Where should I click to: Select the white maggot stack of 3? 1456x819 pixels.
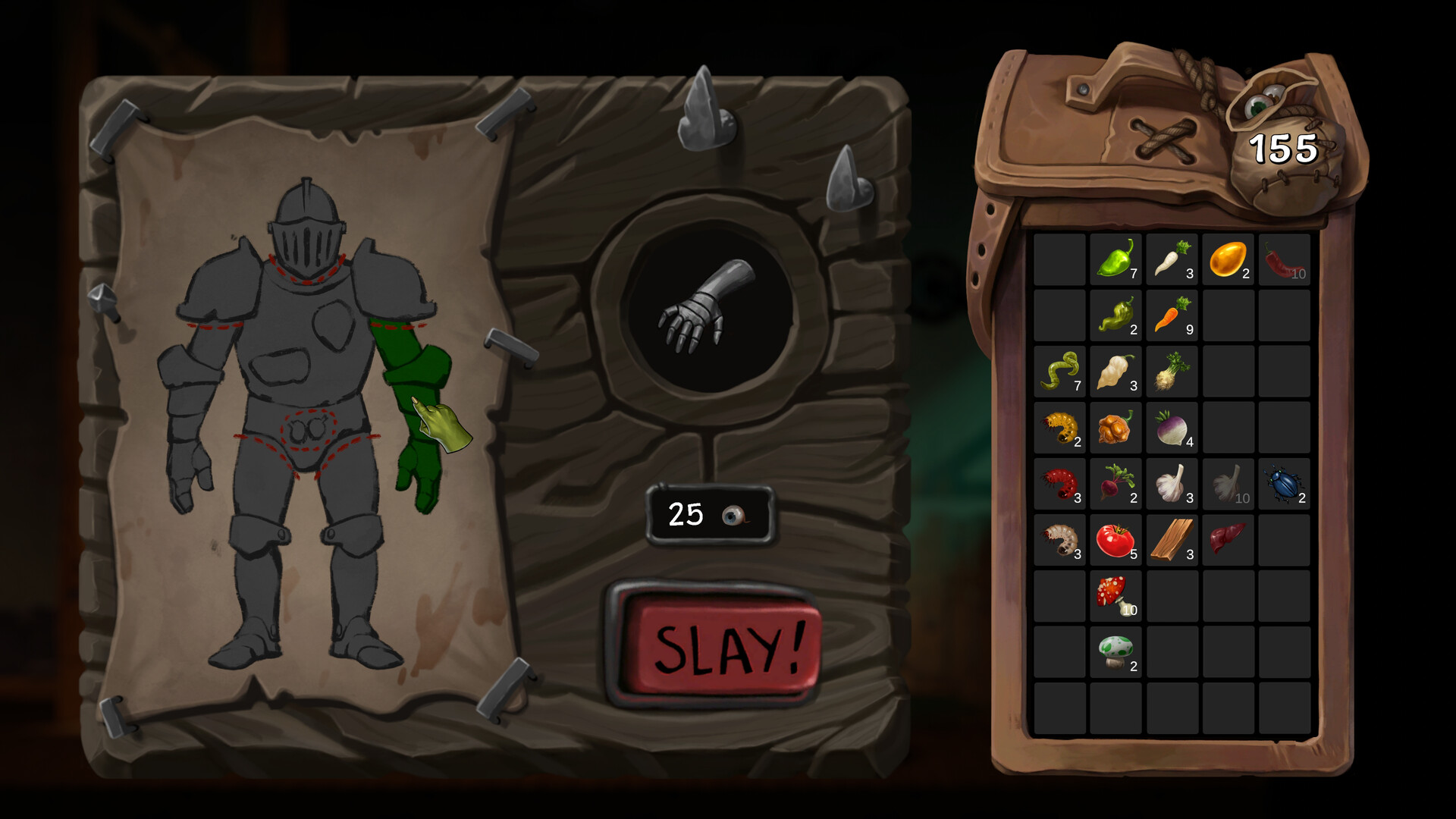[x=1060, y=540]
